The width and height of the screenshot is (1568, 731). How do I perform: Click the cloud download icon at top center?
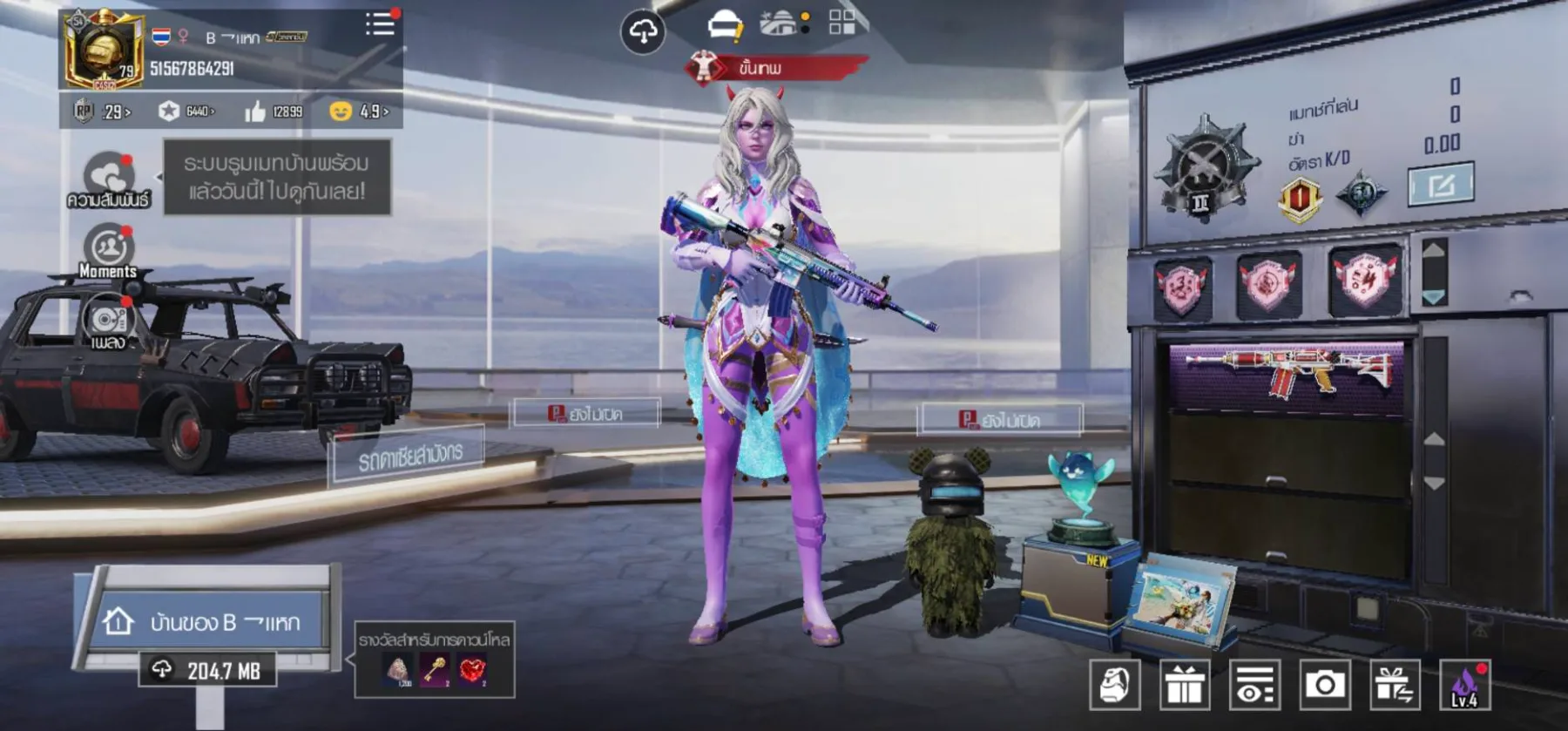pos(641,29)
